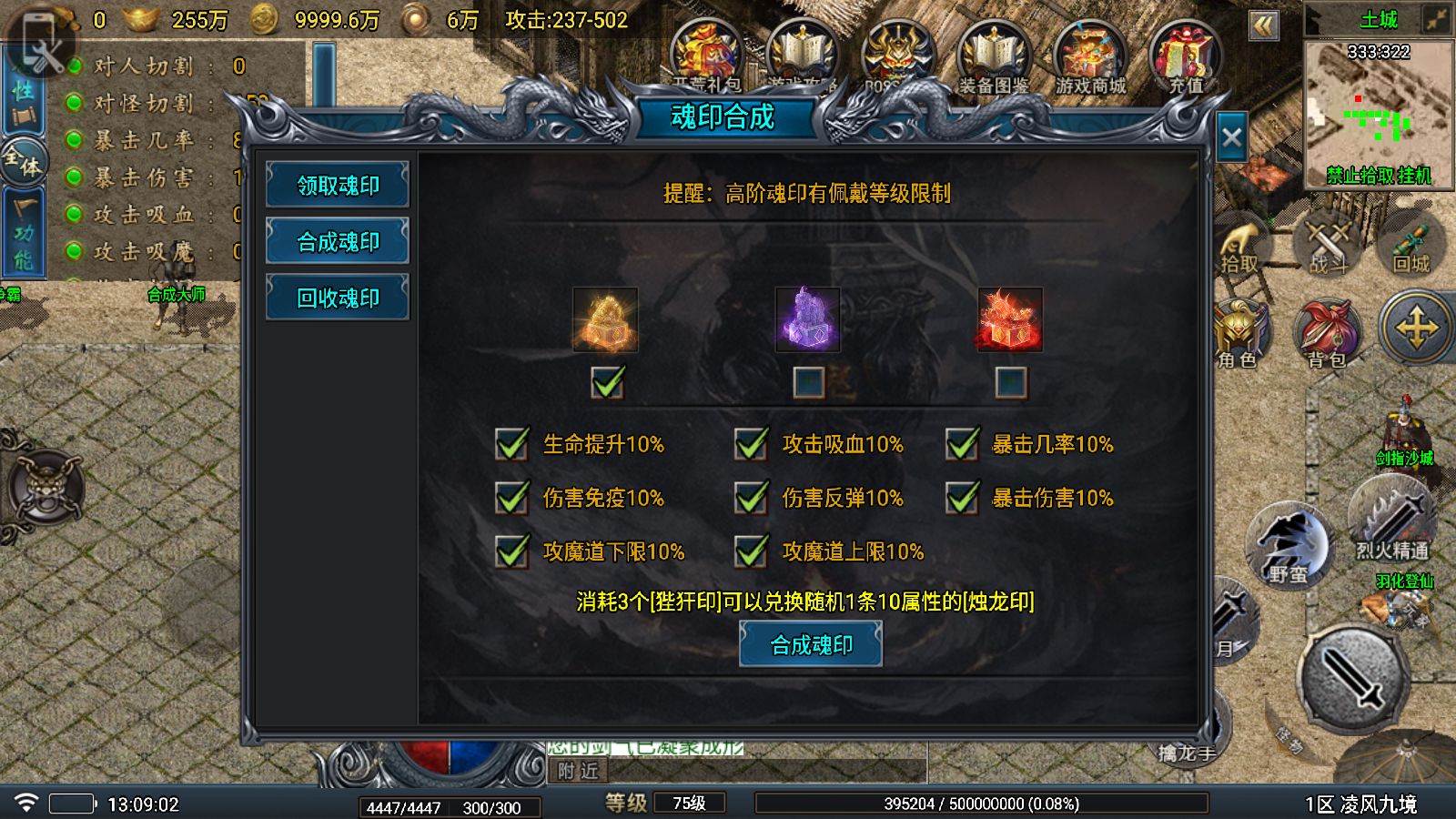This screenshot has width=1456, height=819.
Task: Open the 回收魂印 tab
Action: point(338,297)
